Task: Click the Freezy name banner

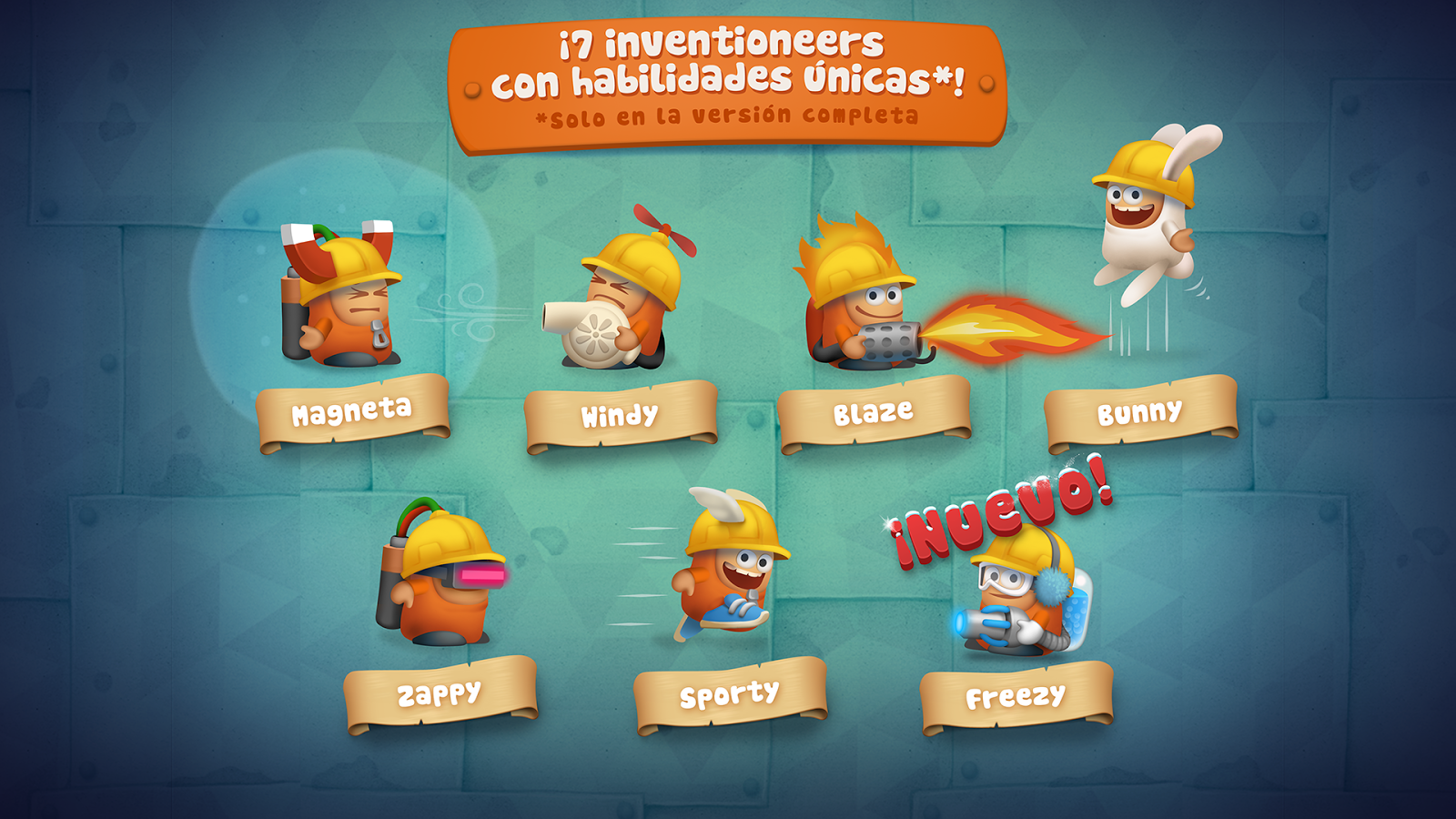Action: tap(1016, 696)
